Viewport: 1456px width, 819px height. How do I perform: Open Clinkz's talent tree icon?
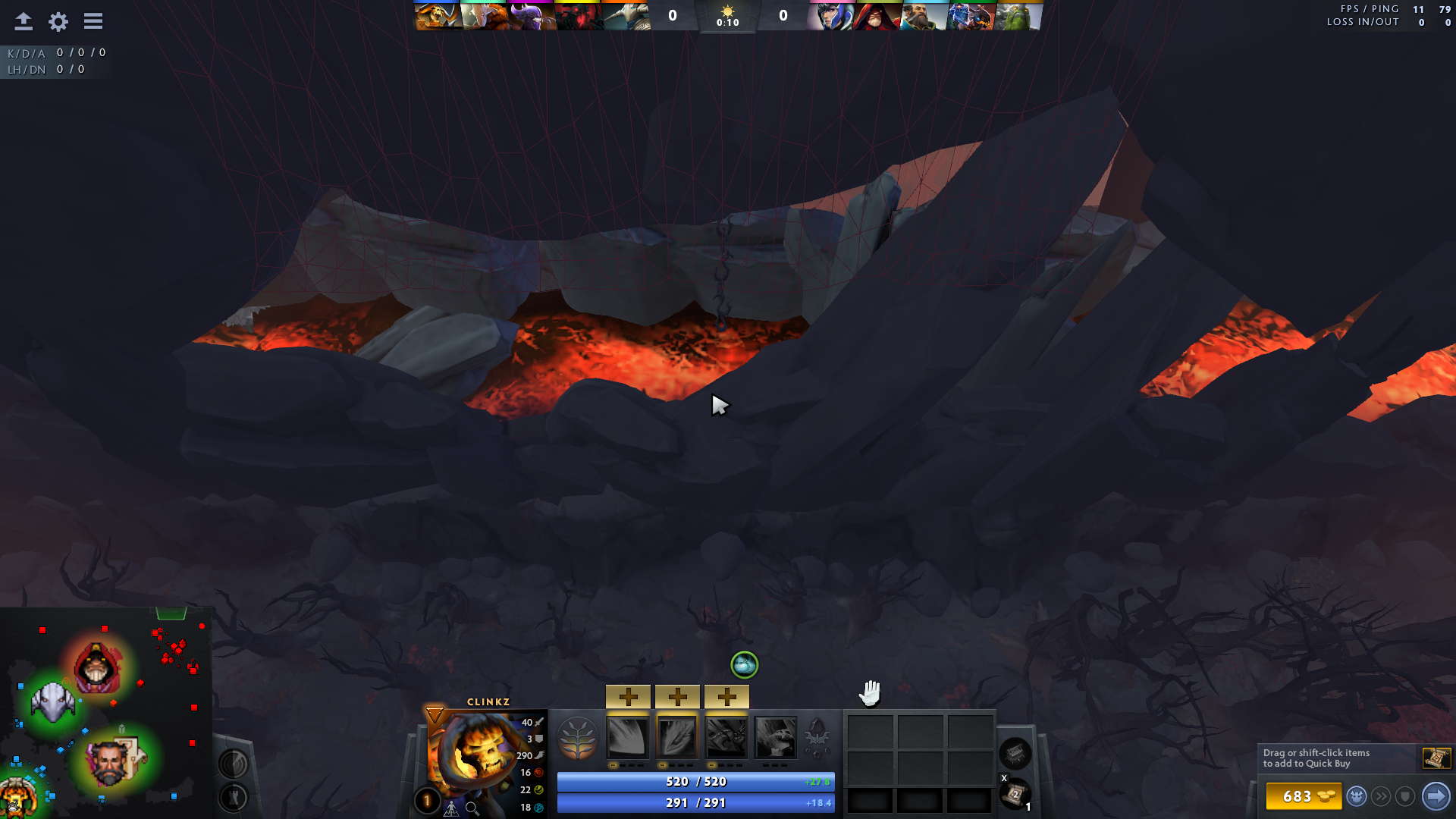579,738
